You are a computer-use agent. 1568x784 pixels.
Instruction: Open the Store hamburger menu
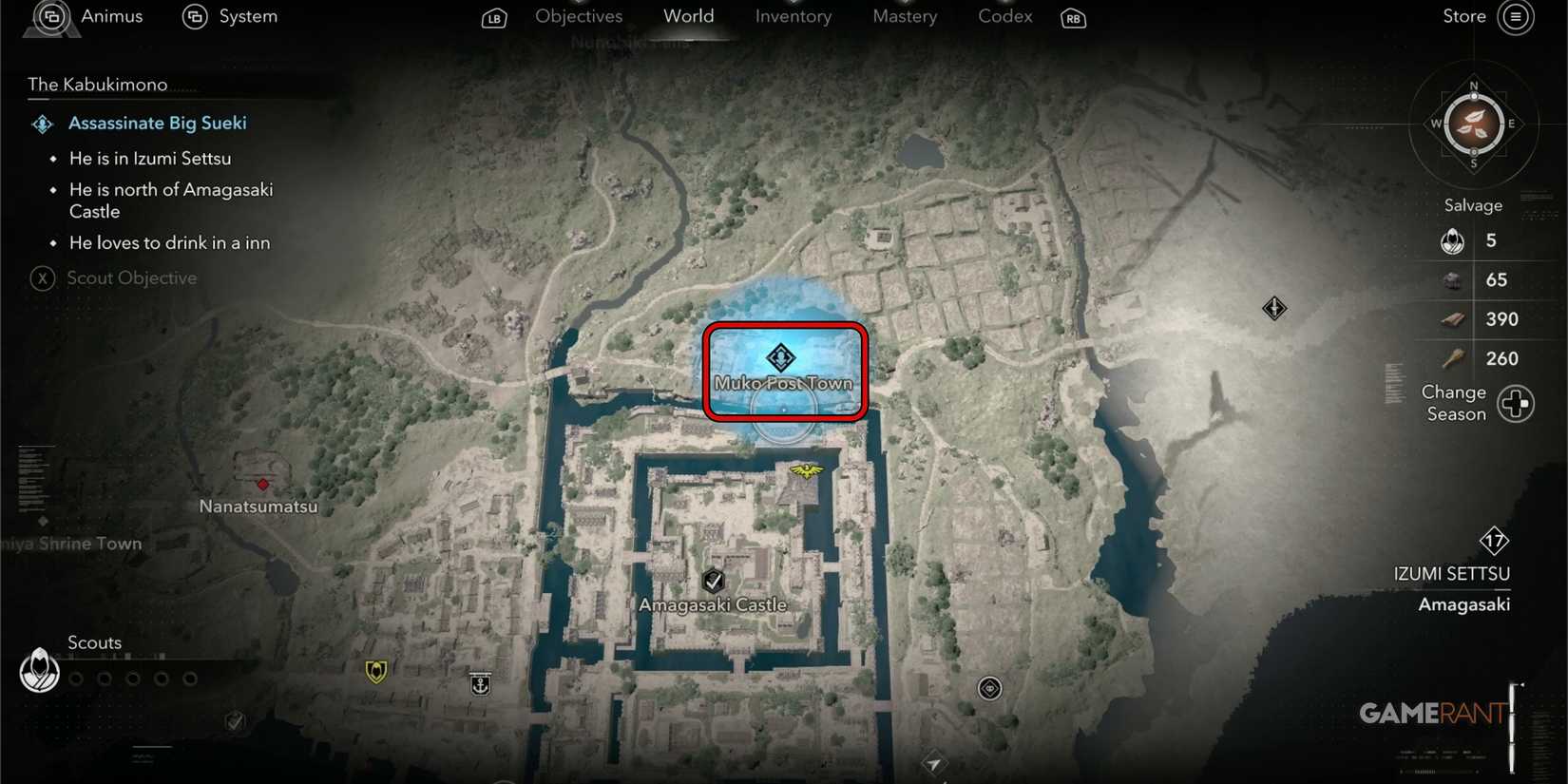[1517, 17]
